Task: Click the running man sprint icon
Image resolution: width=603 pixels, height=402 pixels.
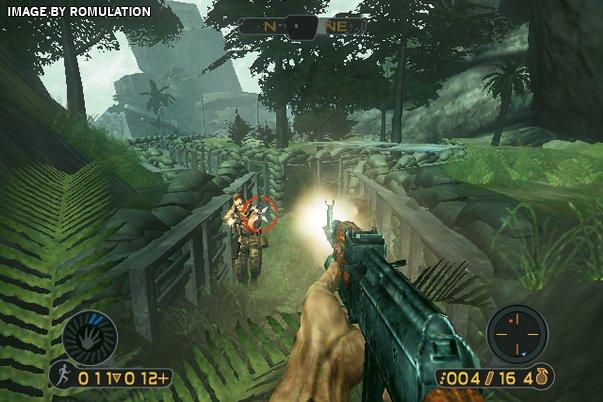Action: [62, 378]
